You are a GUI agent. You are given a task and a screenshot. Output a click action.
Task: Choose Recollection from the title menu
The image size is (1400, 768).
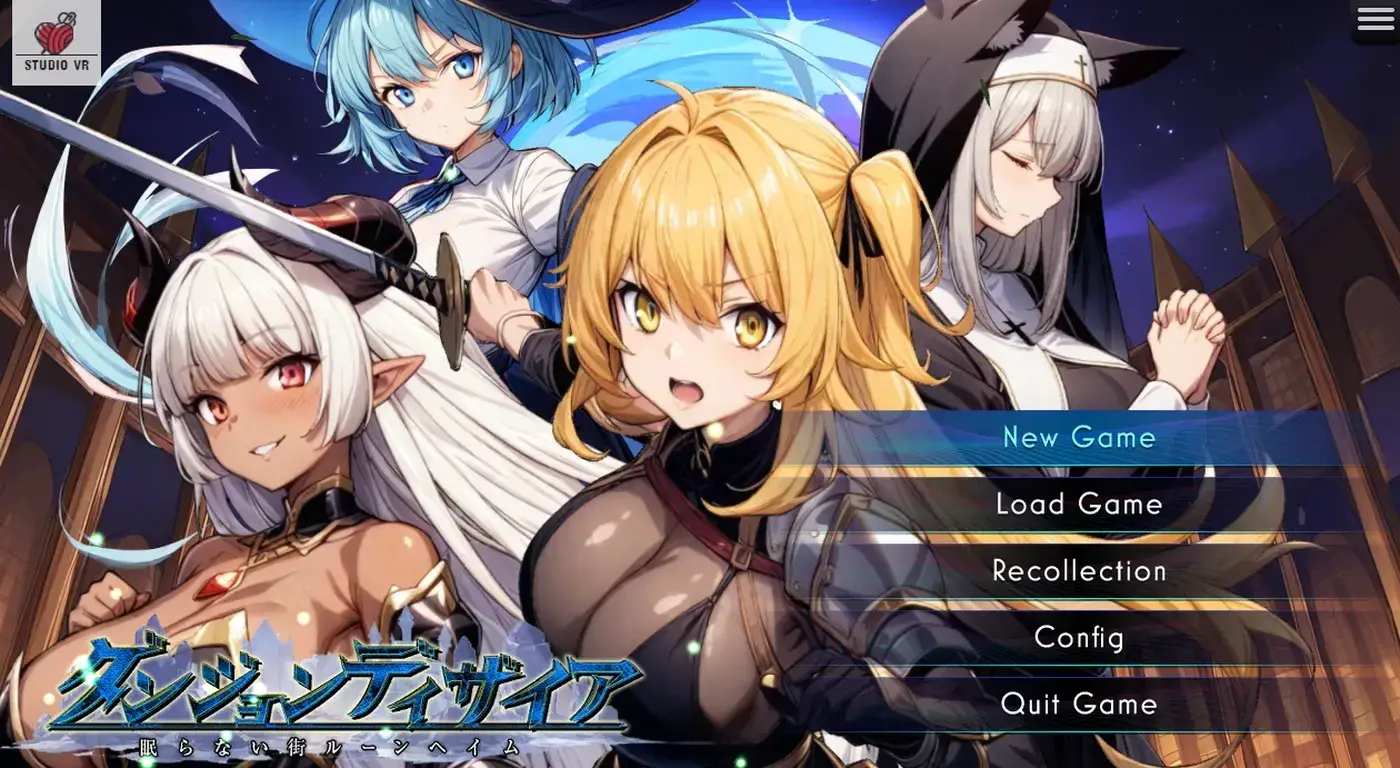point(1080,571)
